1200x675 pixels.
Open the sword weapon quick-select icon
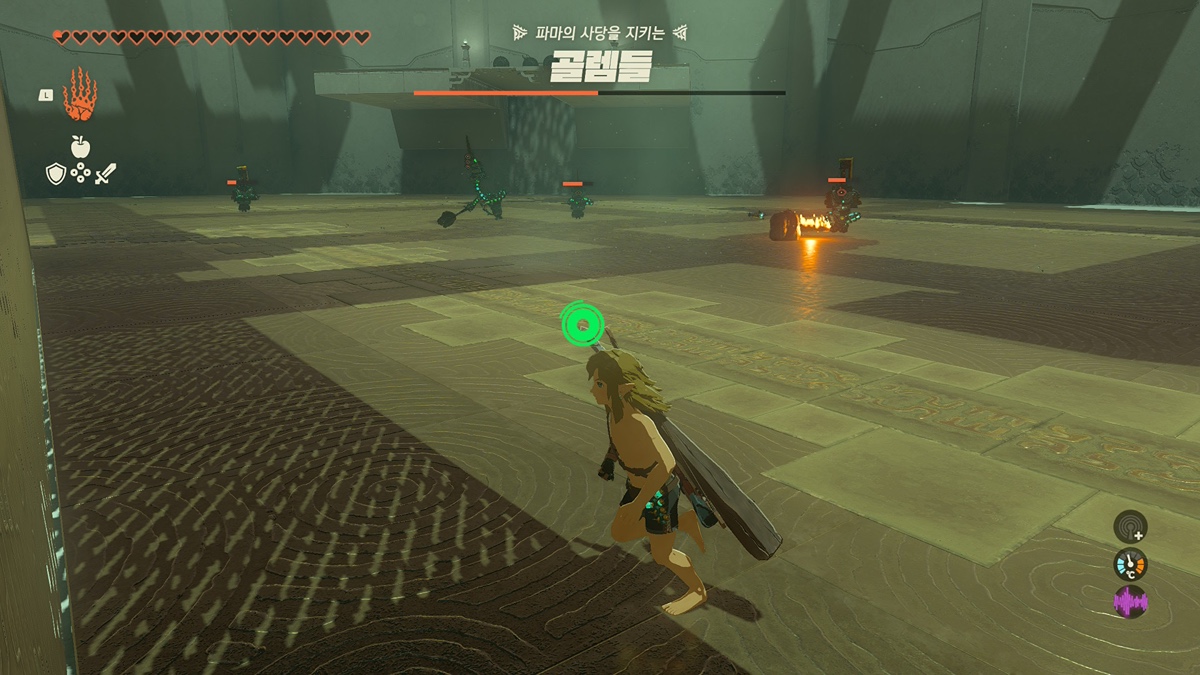click(x=105, y=174)
